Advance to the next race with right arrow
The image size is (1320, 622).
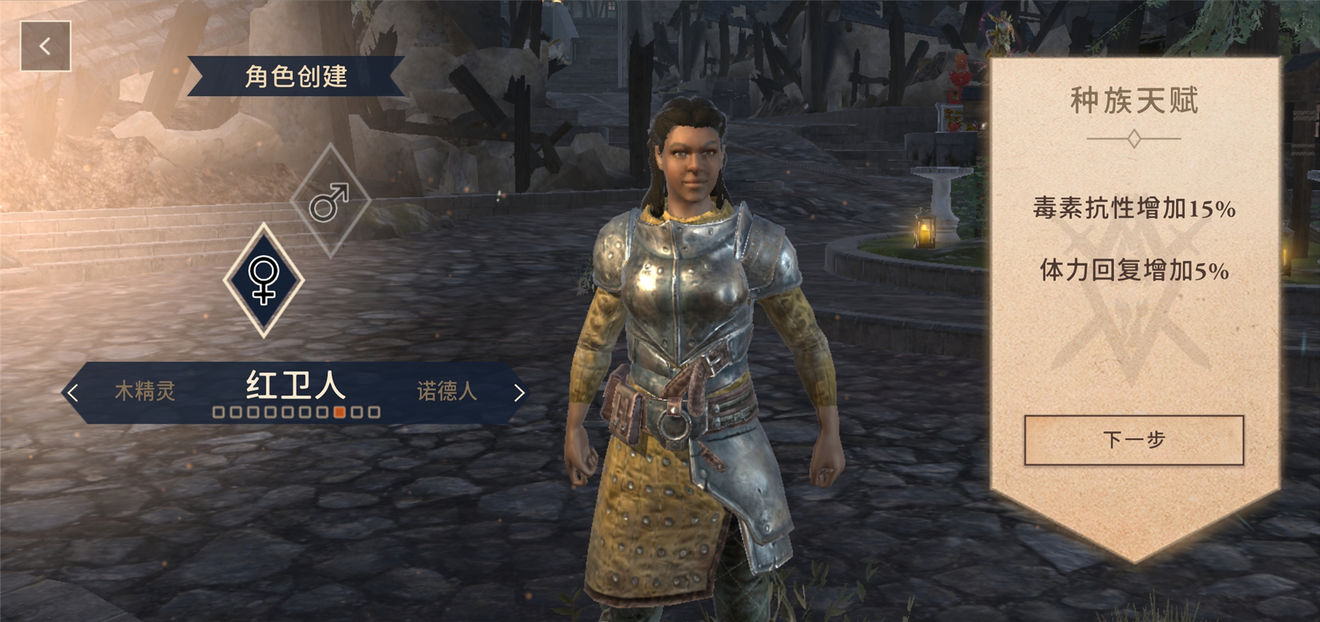tap(518, 392)
